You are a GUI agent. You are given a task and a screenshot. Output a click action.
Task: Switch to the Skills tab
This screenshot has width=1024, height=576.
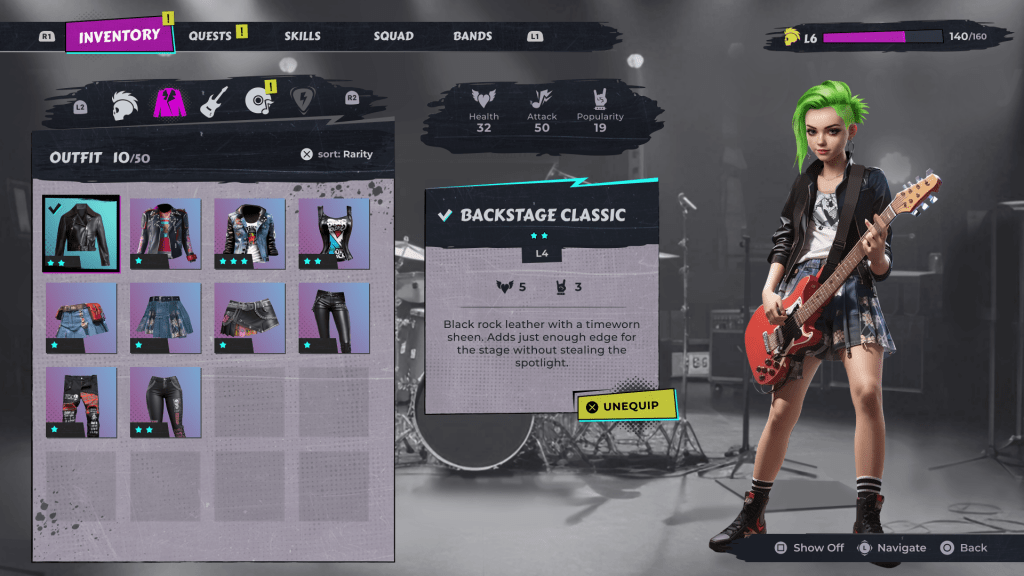[x=302, y=36]
